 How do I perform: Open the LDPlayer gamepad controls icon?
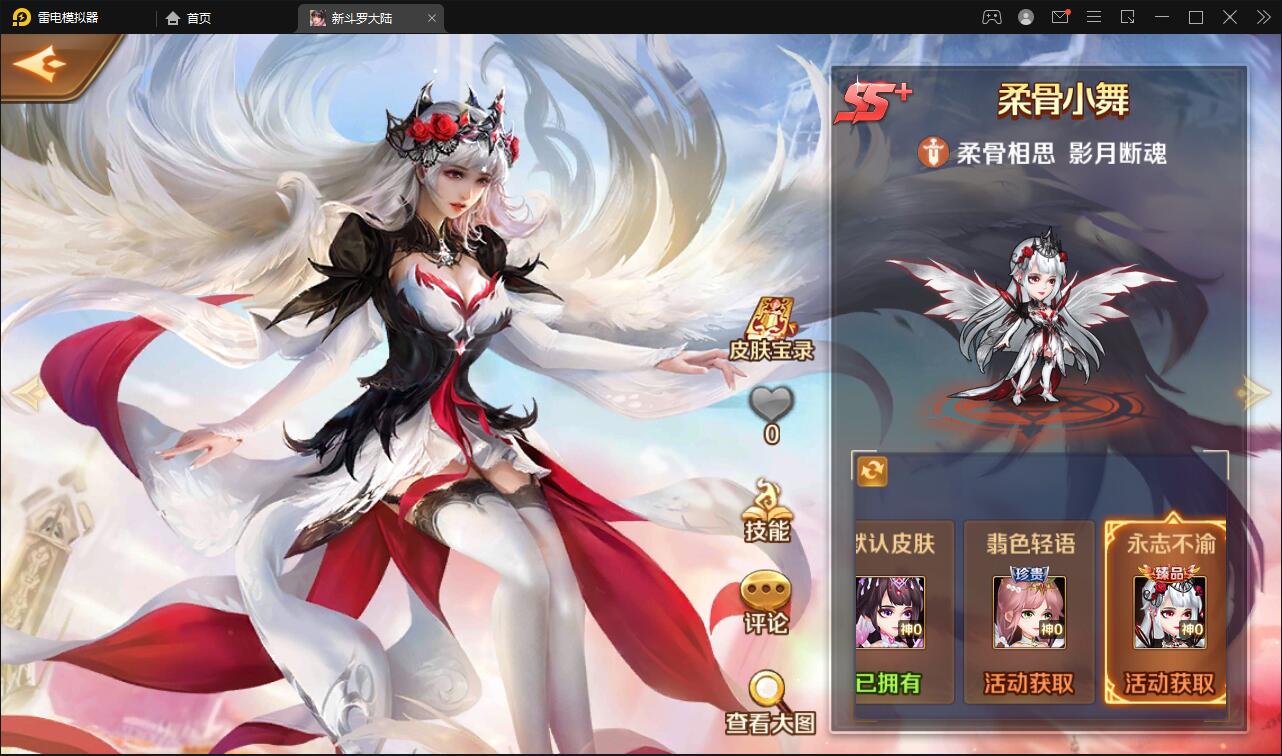991,17
